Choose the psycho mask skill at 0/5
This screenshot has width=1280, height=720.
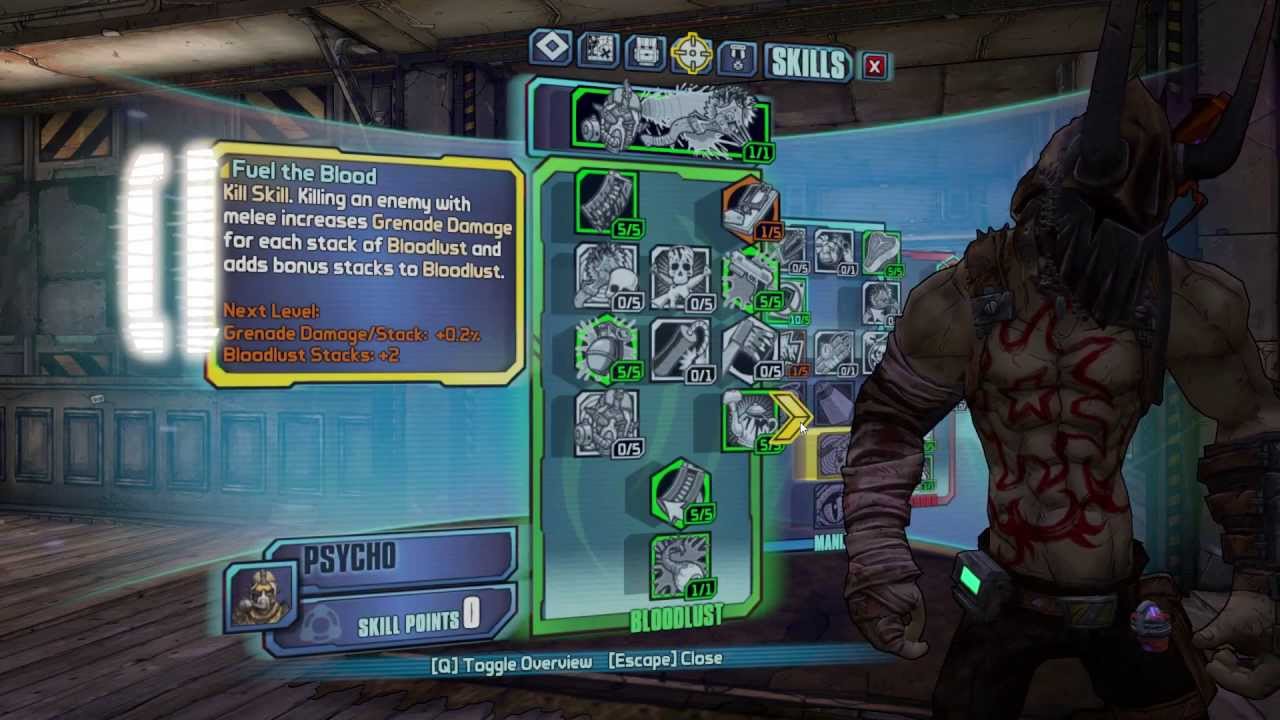coord(607,422)
